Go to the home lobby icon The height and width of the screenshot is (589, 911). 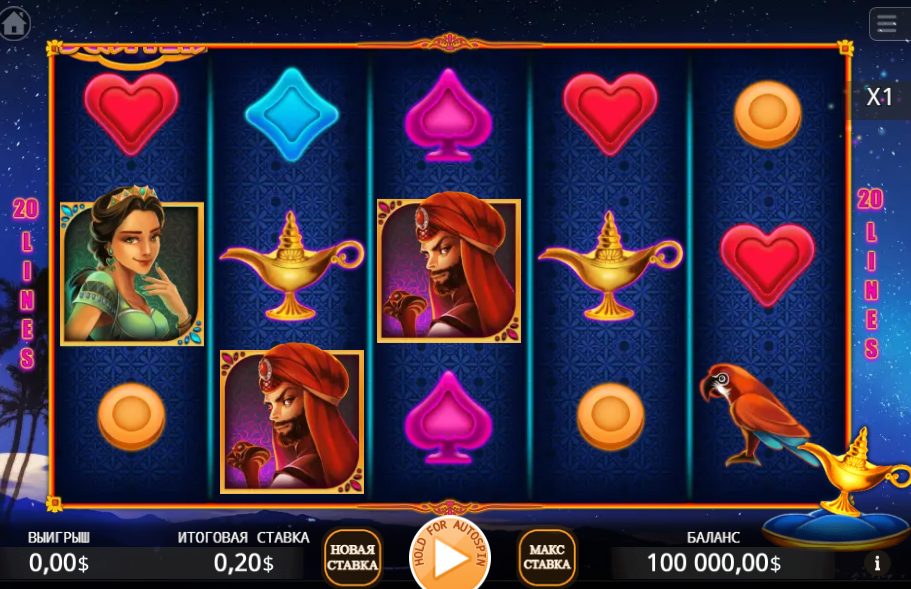tap(14, 22)
